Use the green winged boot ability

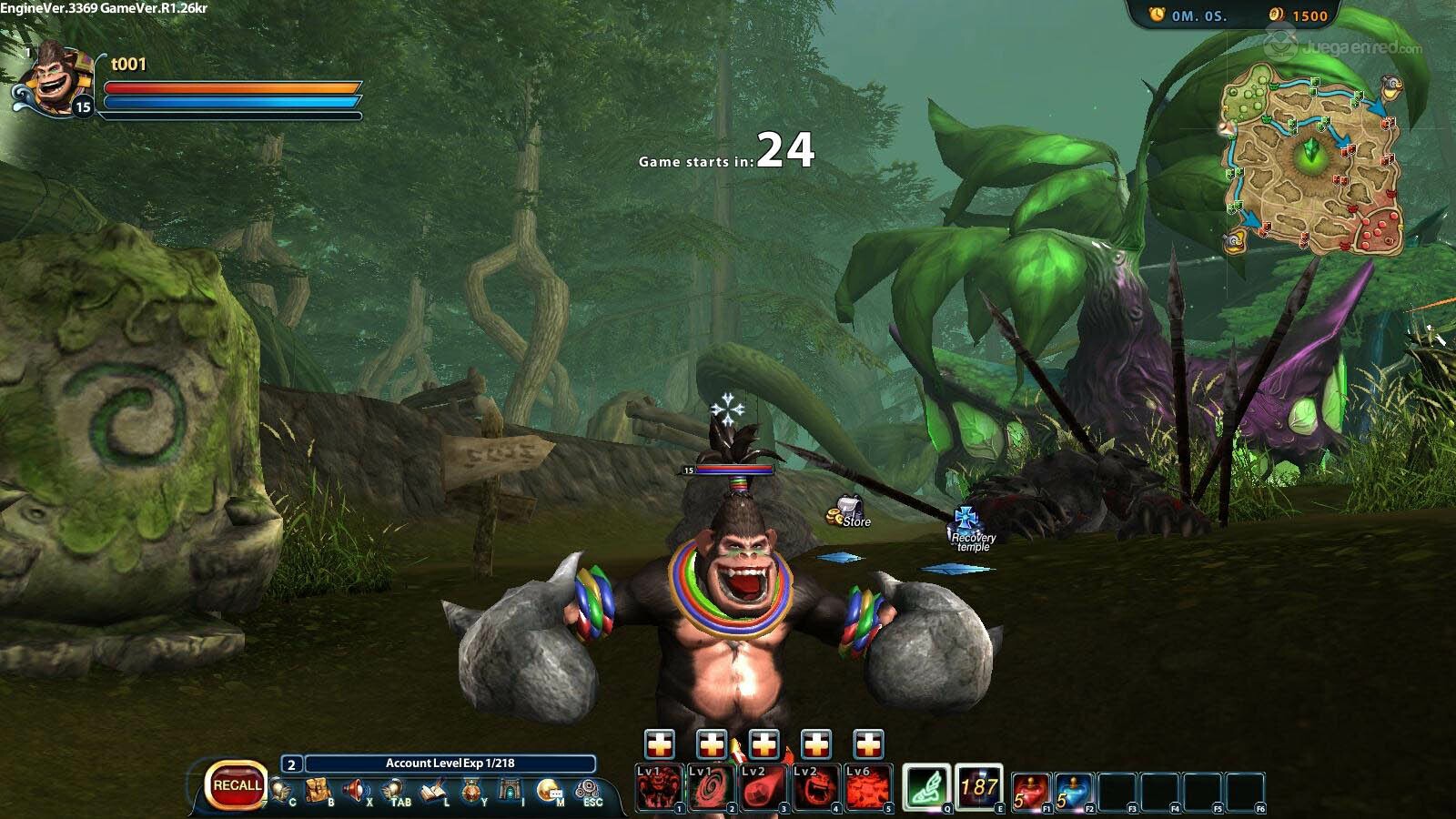927,786
